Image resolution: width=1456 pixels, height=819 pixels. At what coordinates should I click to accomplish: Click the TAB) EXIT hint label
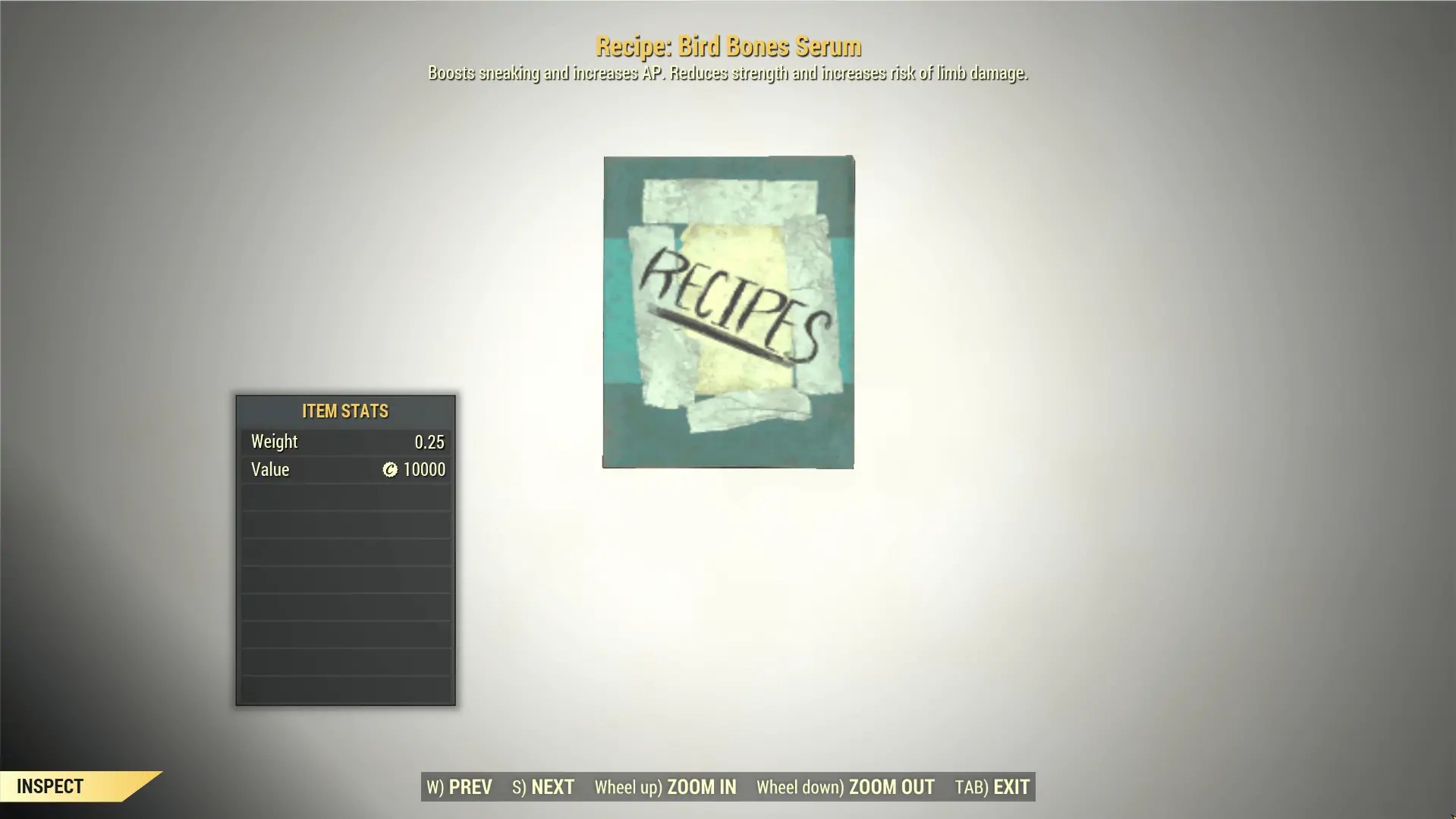point(989,787)
